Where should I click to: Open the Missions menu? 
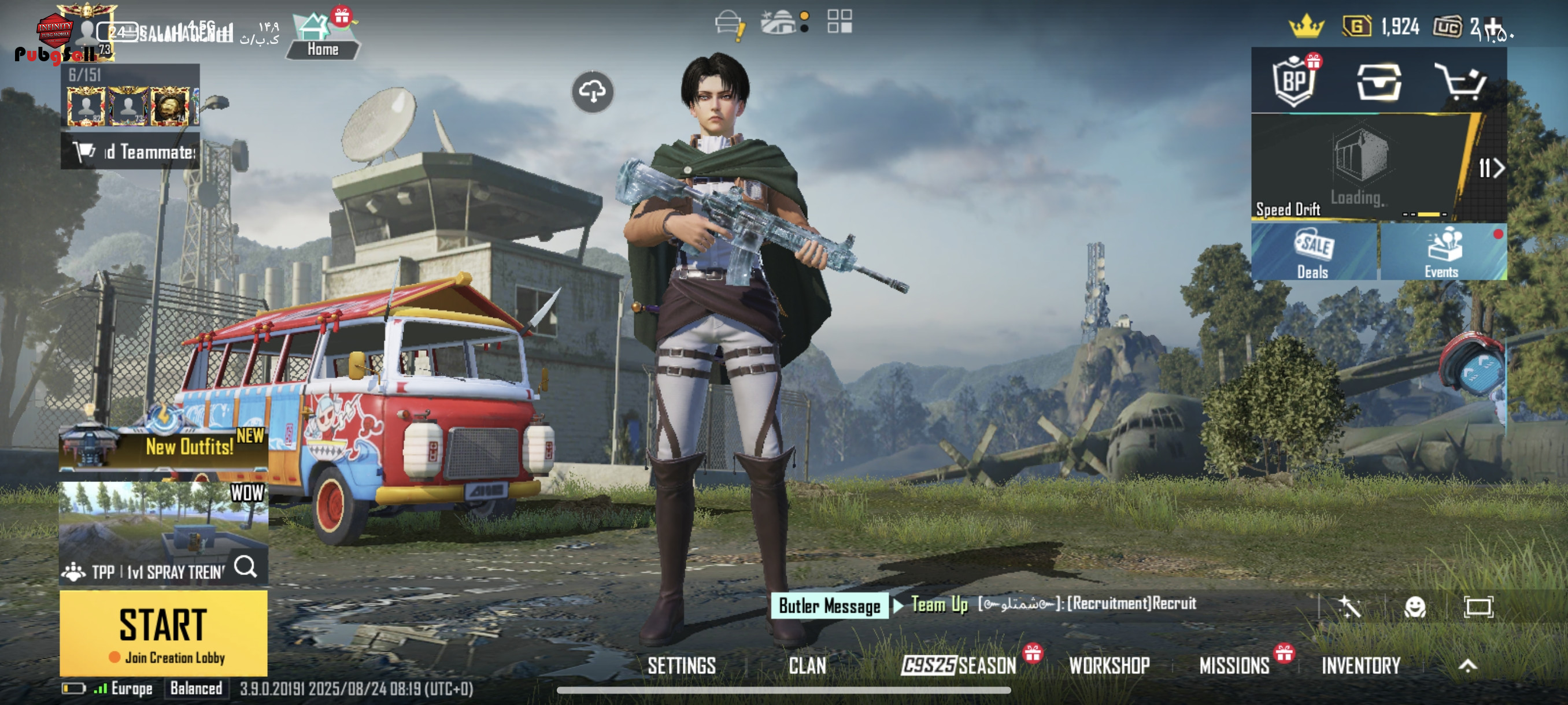[1234, 666]
